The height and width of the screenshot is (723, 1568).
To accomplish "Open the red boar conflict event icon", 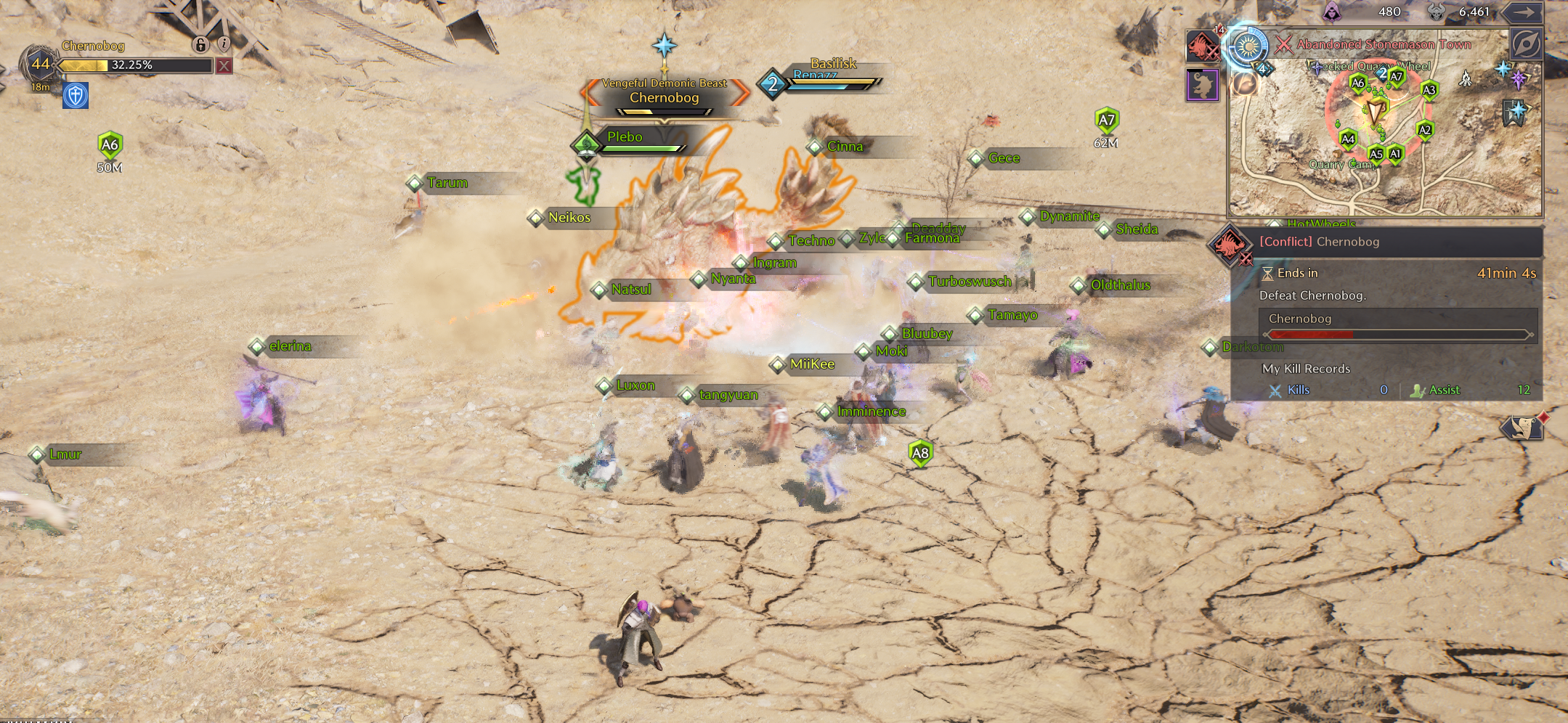I will (x=1202, y=46).
